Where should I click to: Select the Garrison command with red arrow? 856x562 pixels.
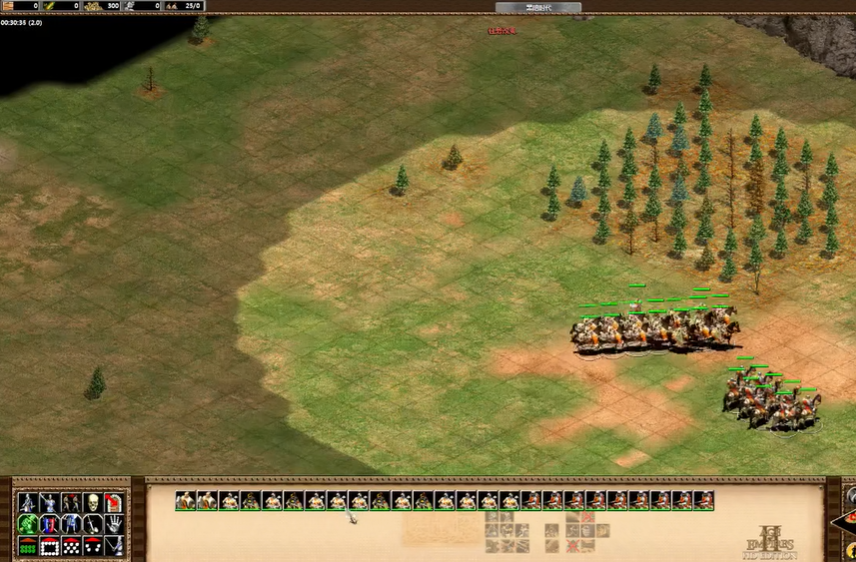tap(114, 502)
